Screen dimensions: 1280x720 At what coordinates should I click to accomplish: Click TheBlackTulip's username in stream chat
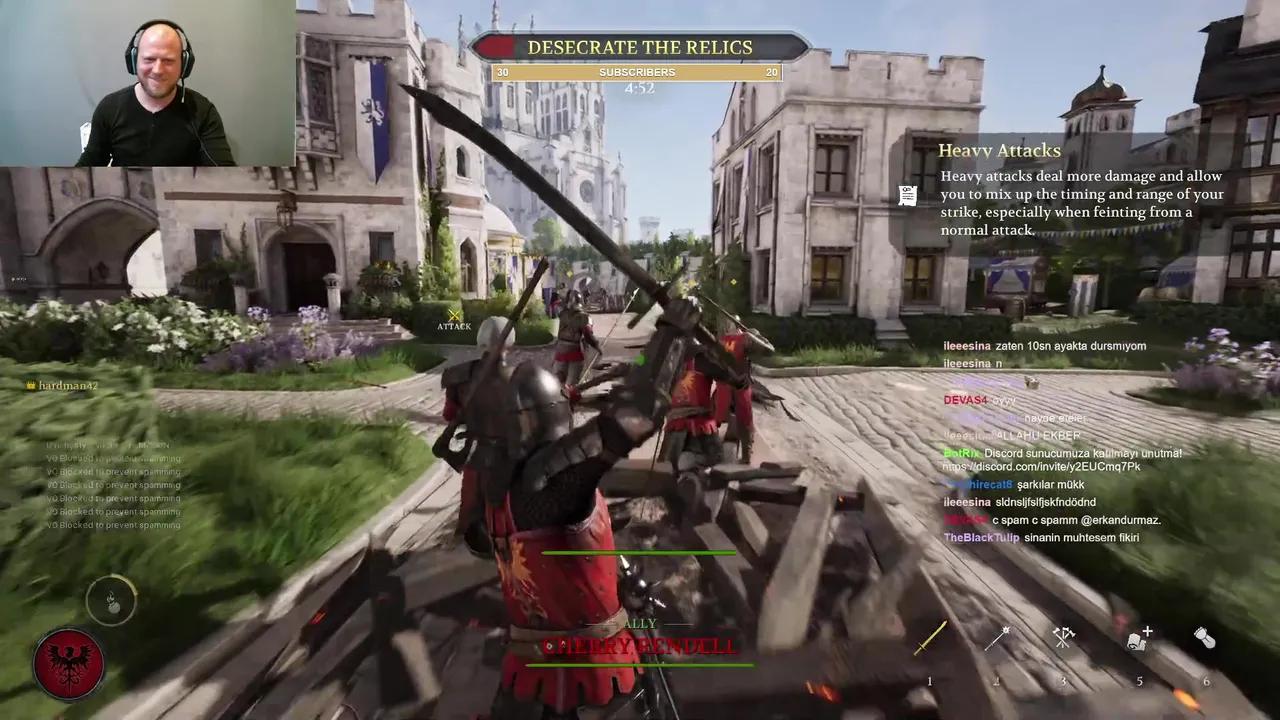pyautogui.click(x=982, y=538)
